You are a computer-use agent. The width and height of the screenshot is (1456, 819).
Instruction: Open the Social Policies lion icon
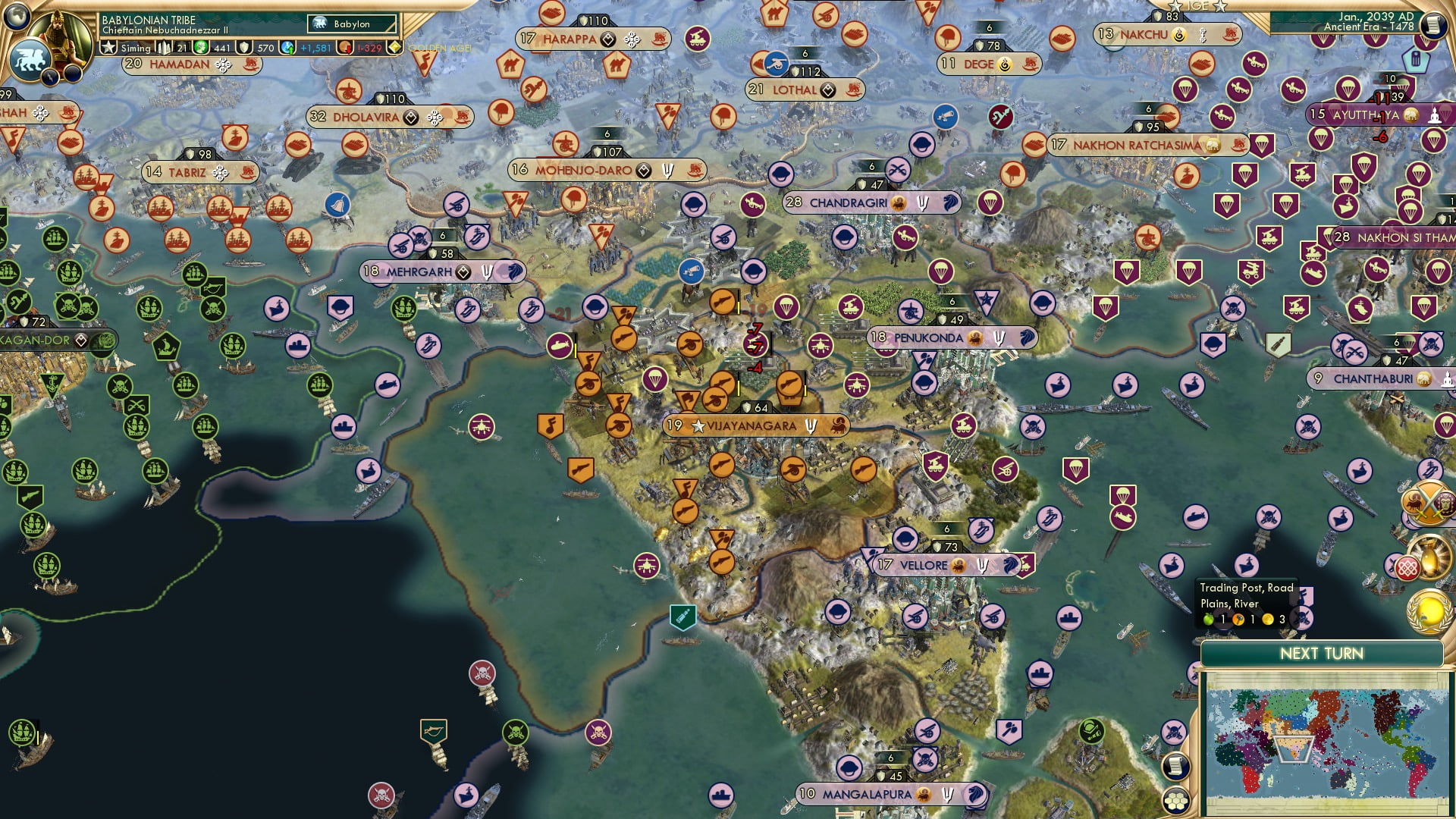tap(30, 59)
